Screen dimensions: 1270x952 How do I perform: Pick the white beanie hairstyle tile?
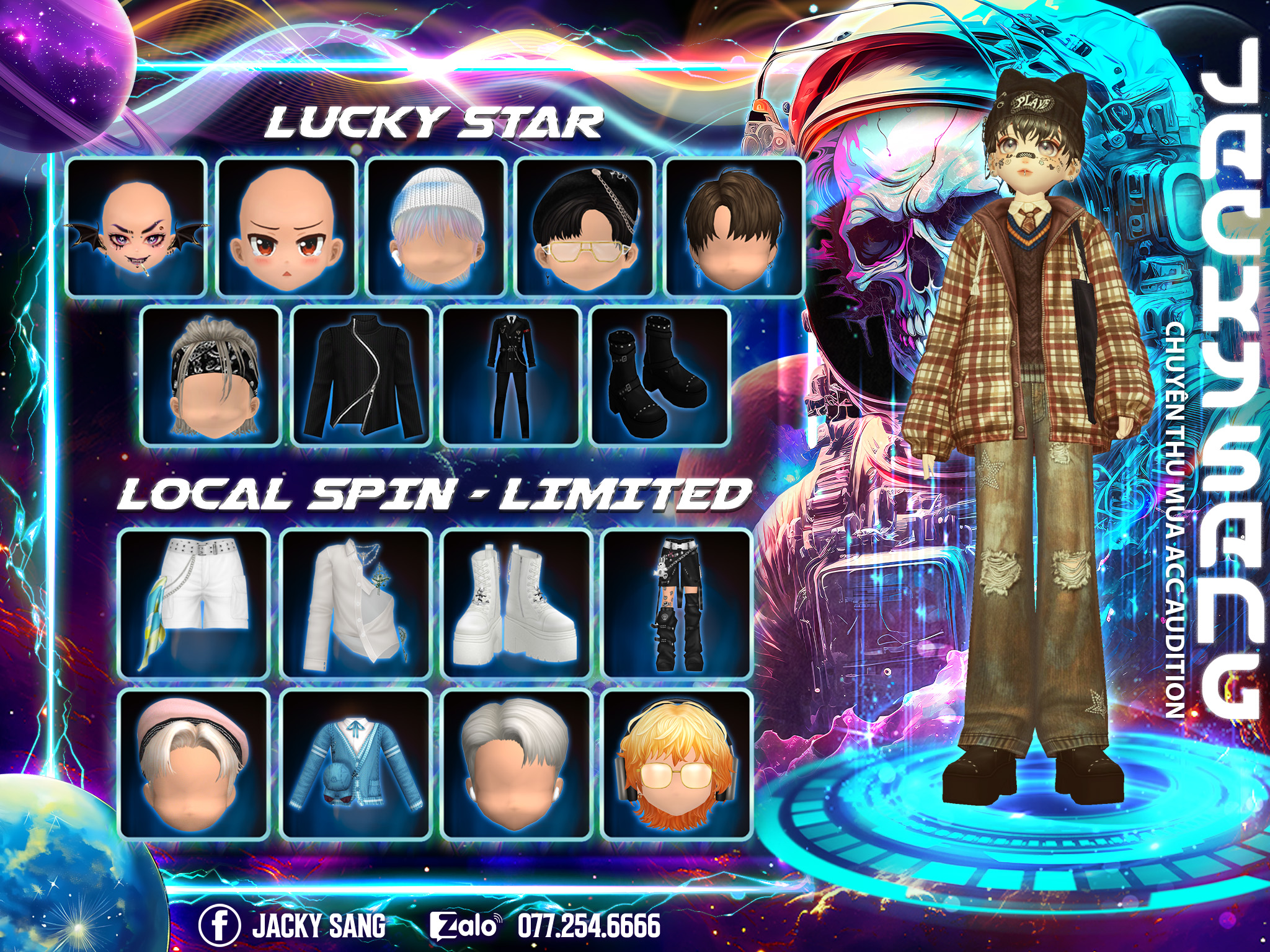[x=436, y=228]
